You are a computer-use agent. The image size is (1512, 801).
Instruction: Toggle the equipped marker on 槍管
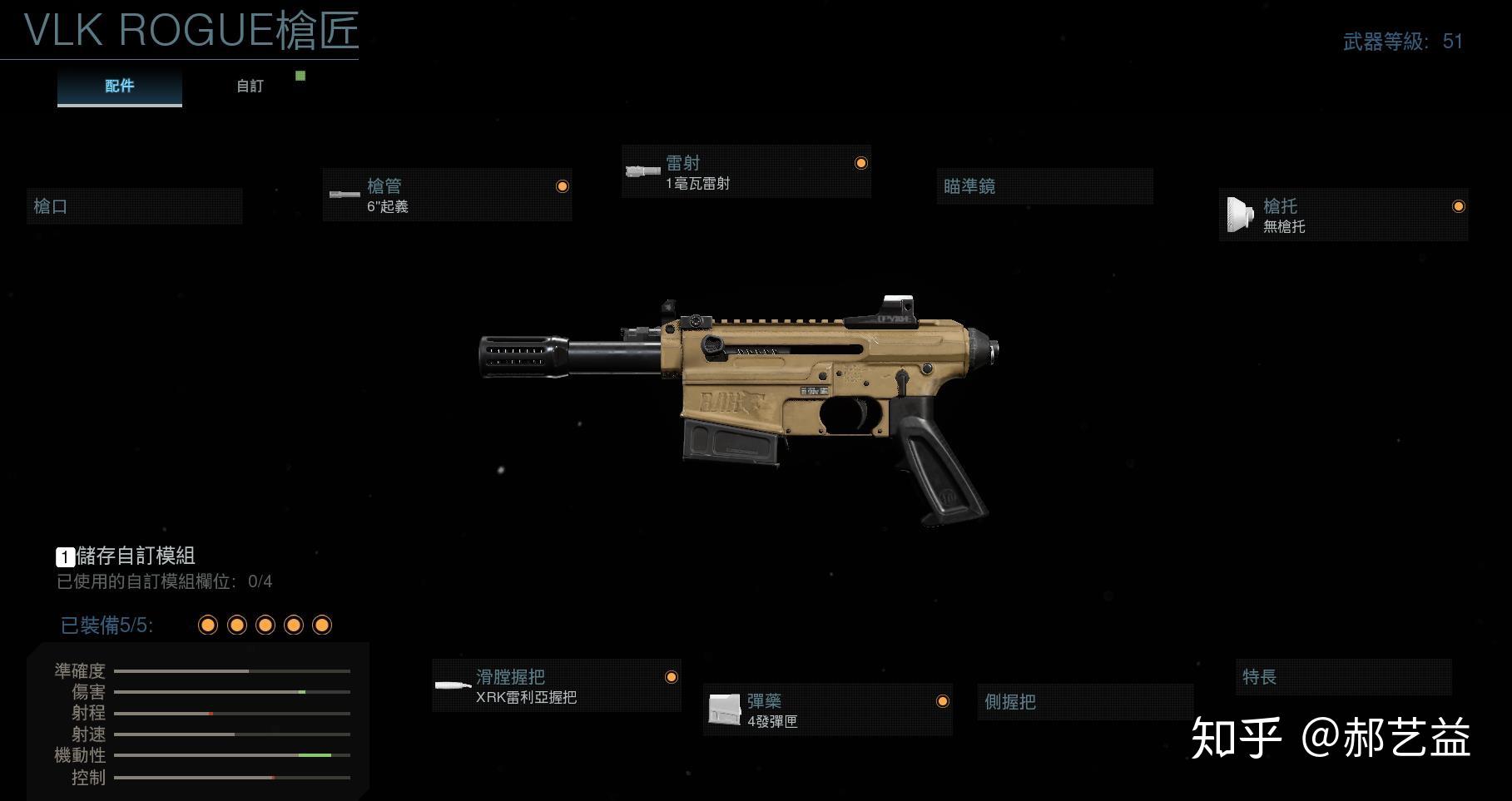coord(563,187)
